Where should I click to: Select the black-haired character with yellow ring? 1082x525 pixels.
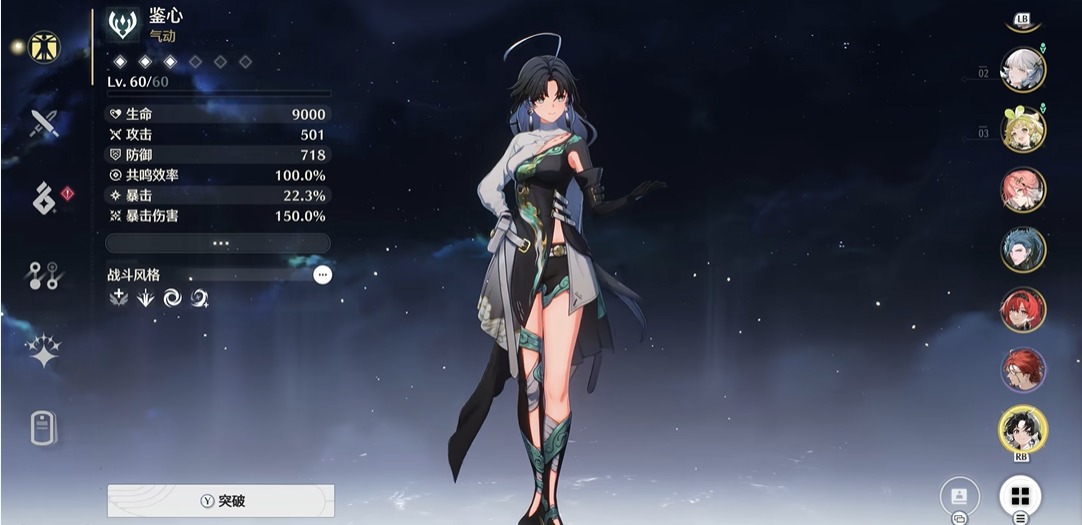(1023, 429)
